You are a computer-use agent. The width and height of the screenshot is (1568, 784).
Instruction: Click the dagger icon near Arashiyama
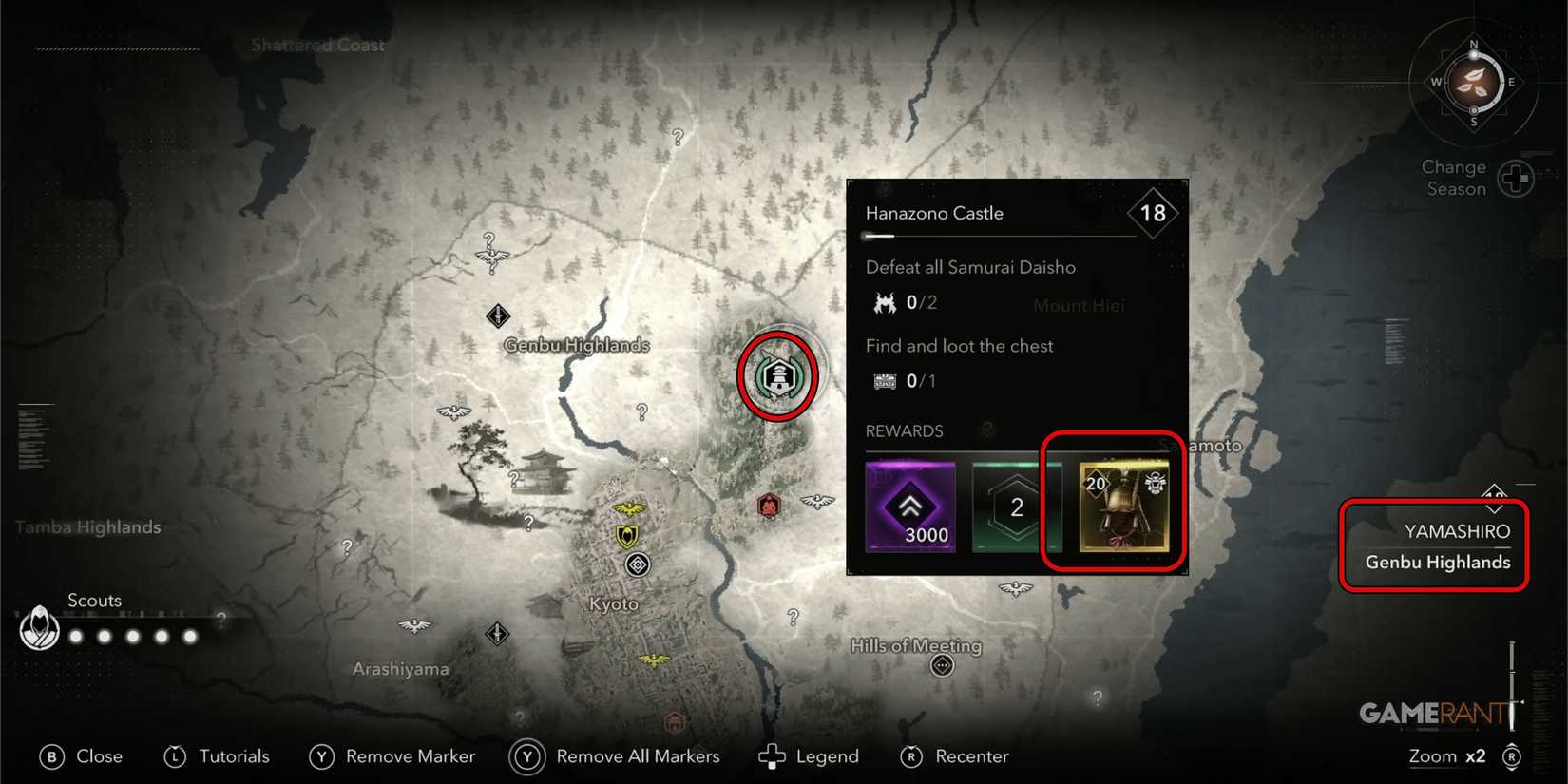point(496,634)
